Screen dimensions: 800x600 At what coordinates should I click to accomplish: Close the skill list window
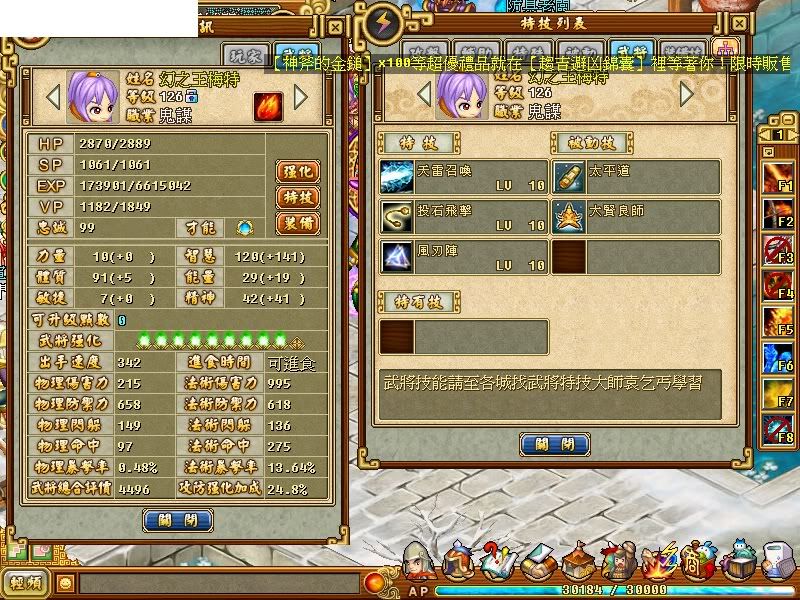tap(554, 444)
